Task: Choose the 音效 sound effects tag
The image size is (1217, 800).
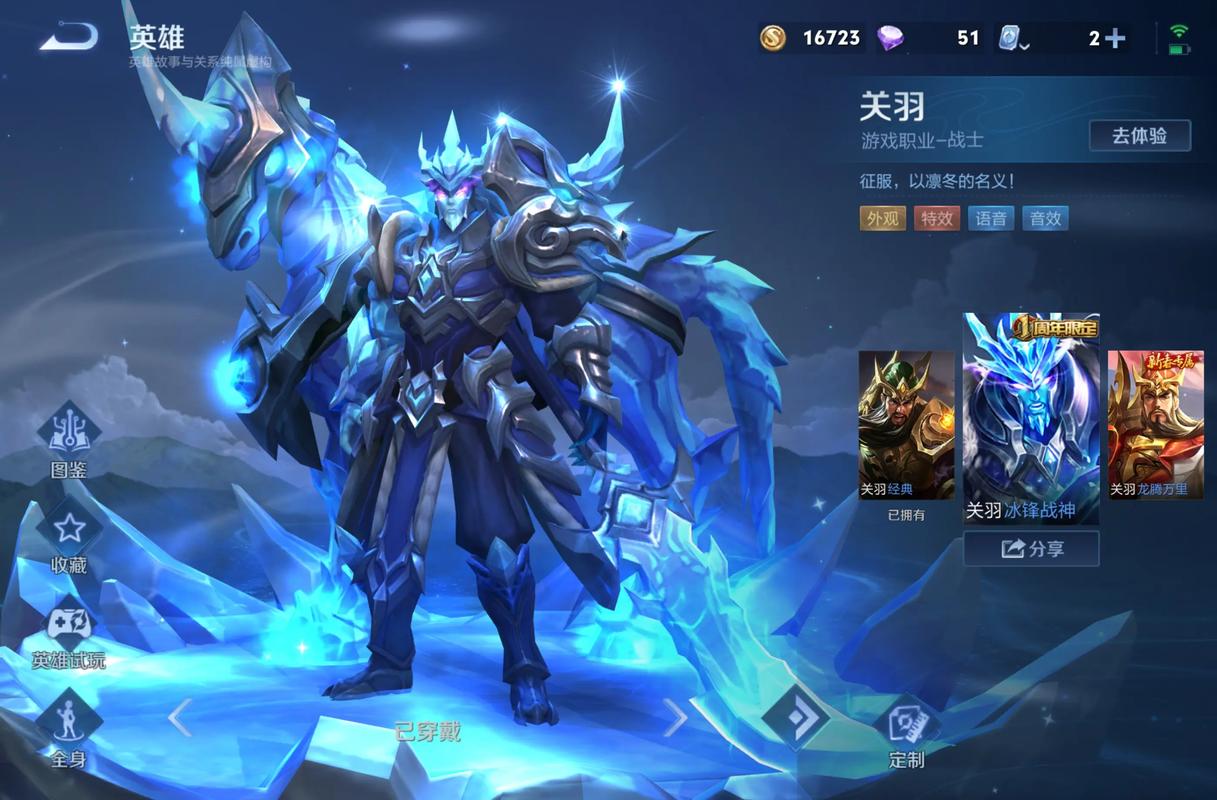Action: (1045, 218)
